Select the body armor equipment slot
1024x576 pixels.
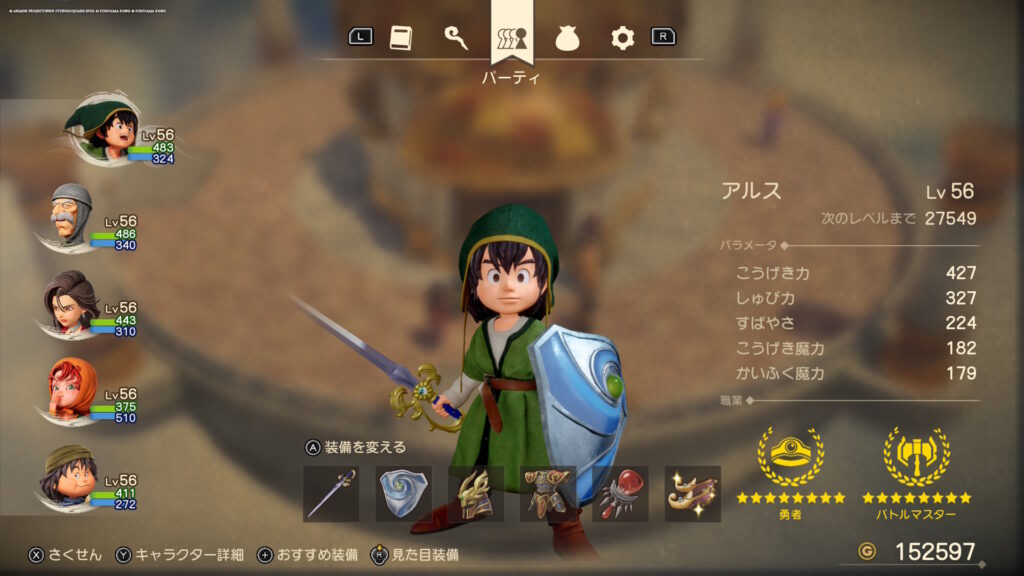(x=548, y=494)
